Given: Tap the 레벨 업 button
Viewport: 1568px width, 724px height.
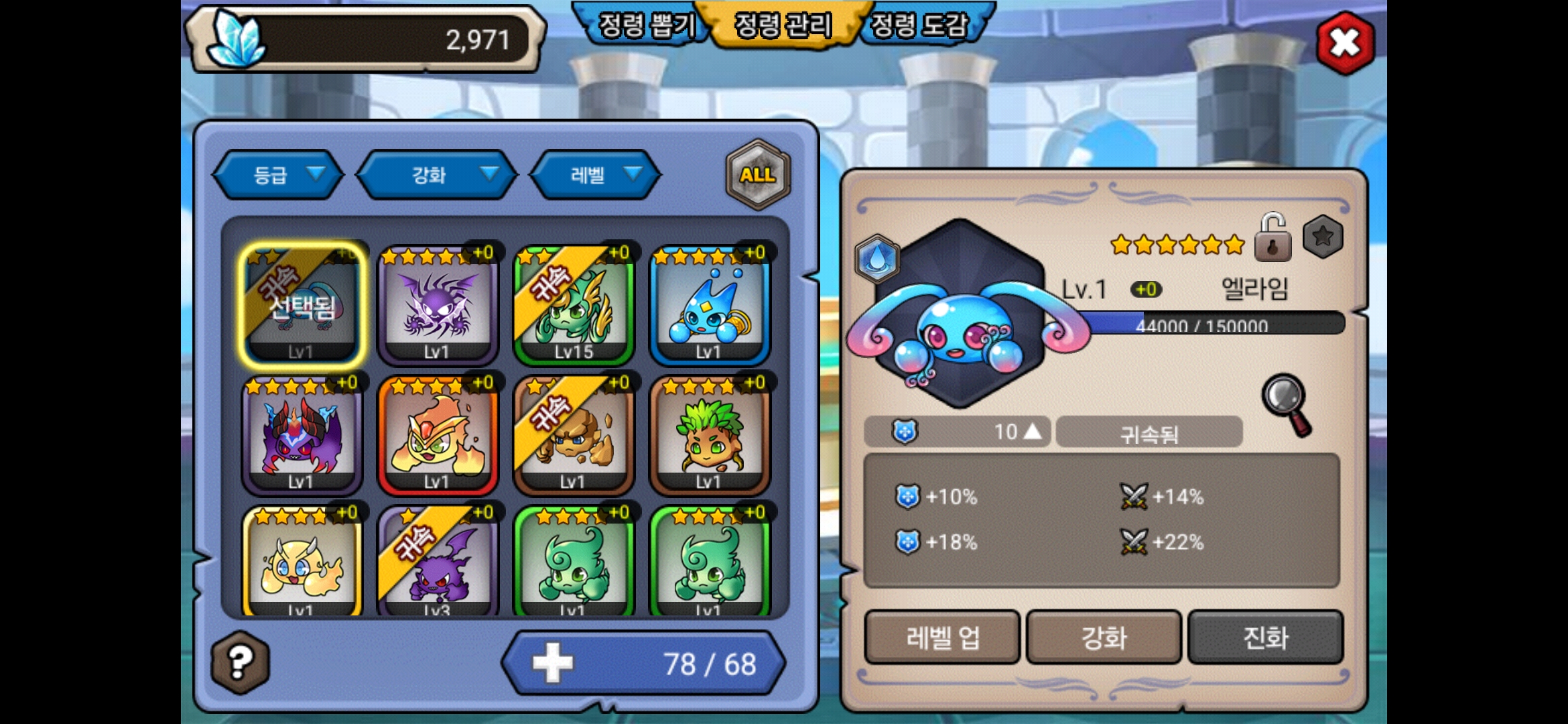Looking at the screenshot, I should point(942,638).
